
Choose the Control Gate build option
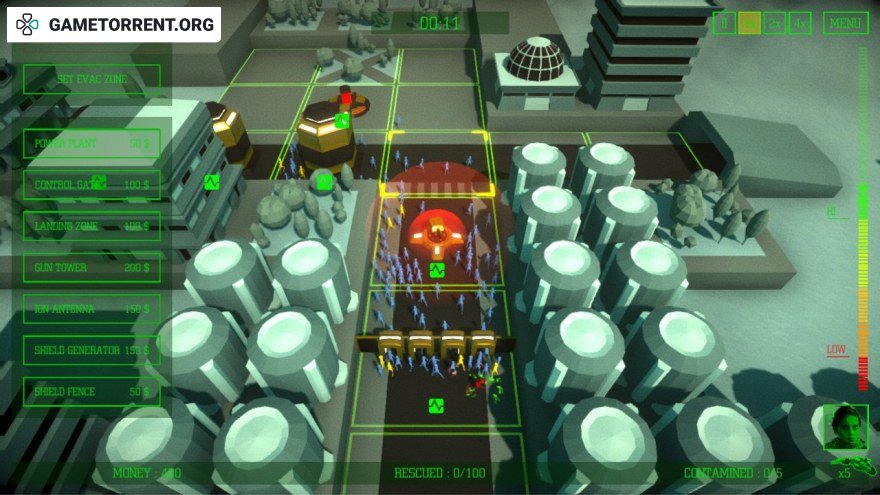point(91,185)
